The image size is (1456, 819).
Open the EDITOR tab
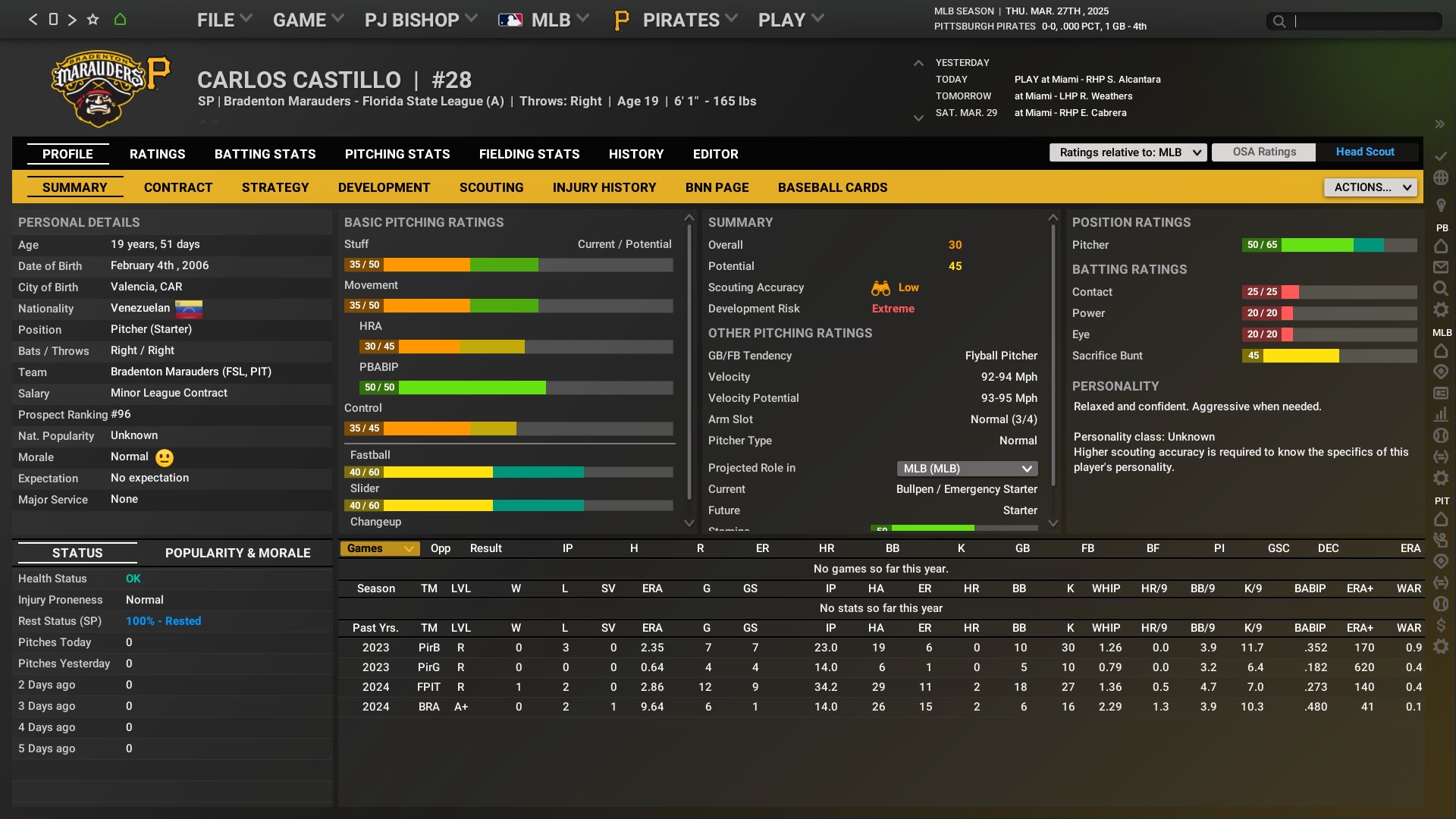715,154
